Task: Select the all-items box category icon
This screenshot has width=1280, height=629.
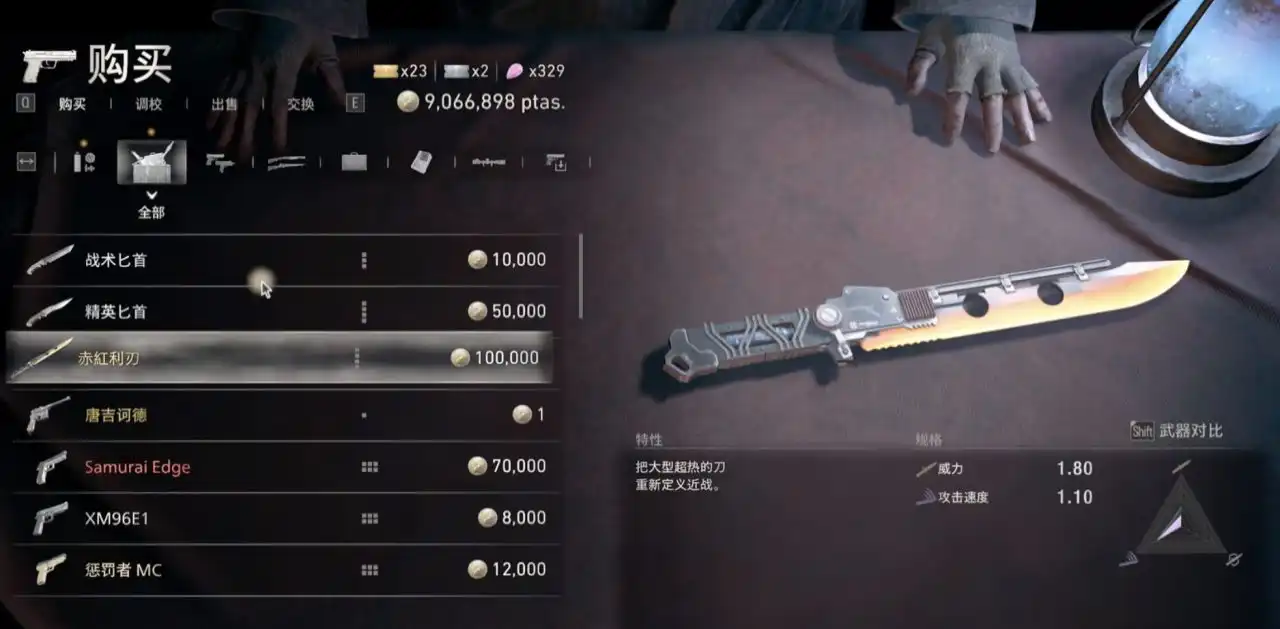Action: tap(151, 162)
